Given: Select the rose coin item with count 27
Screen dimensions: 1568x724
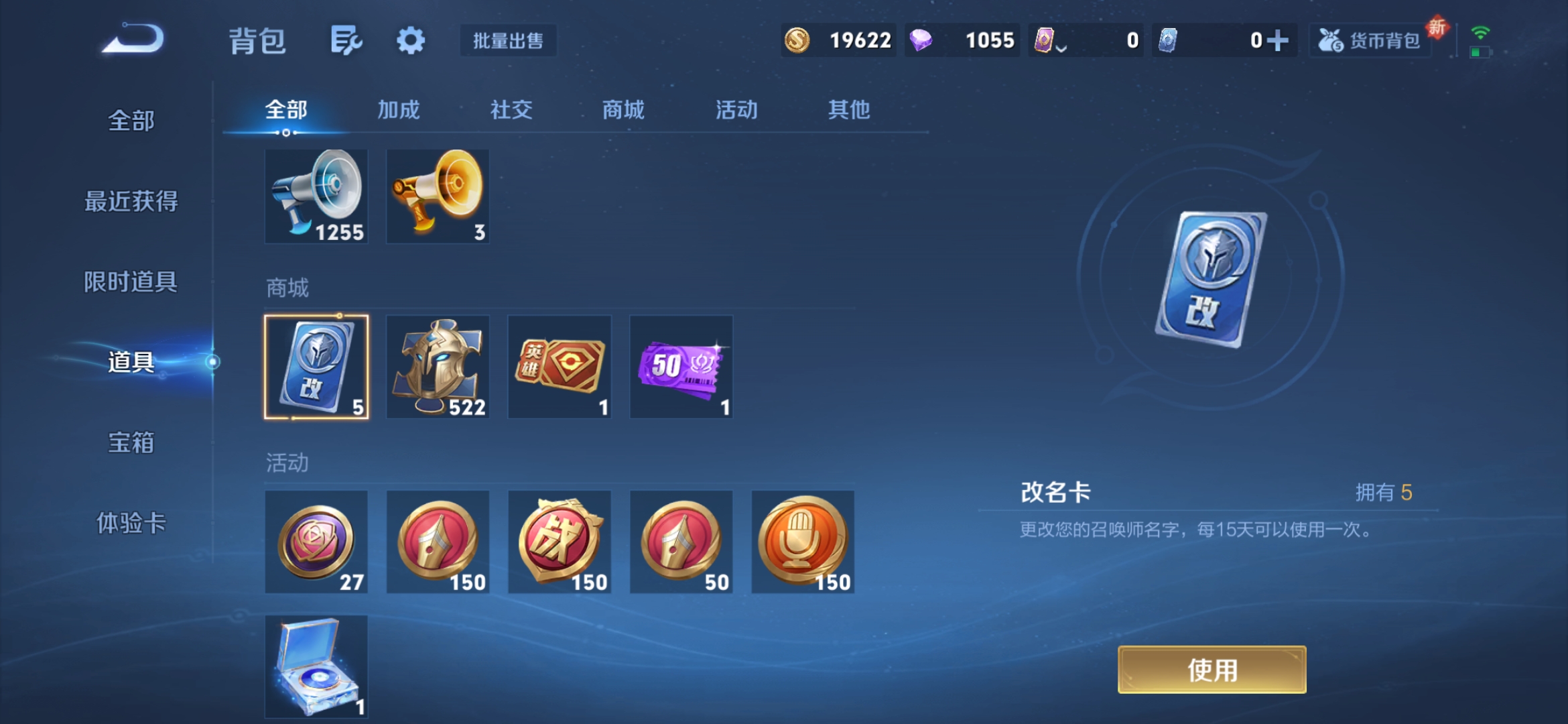Looking at the screenshot, I should 316,542.
